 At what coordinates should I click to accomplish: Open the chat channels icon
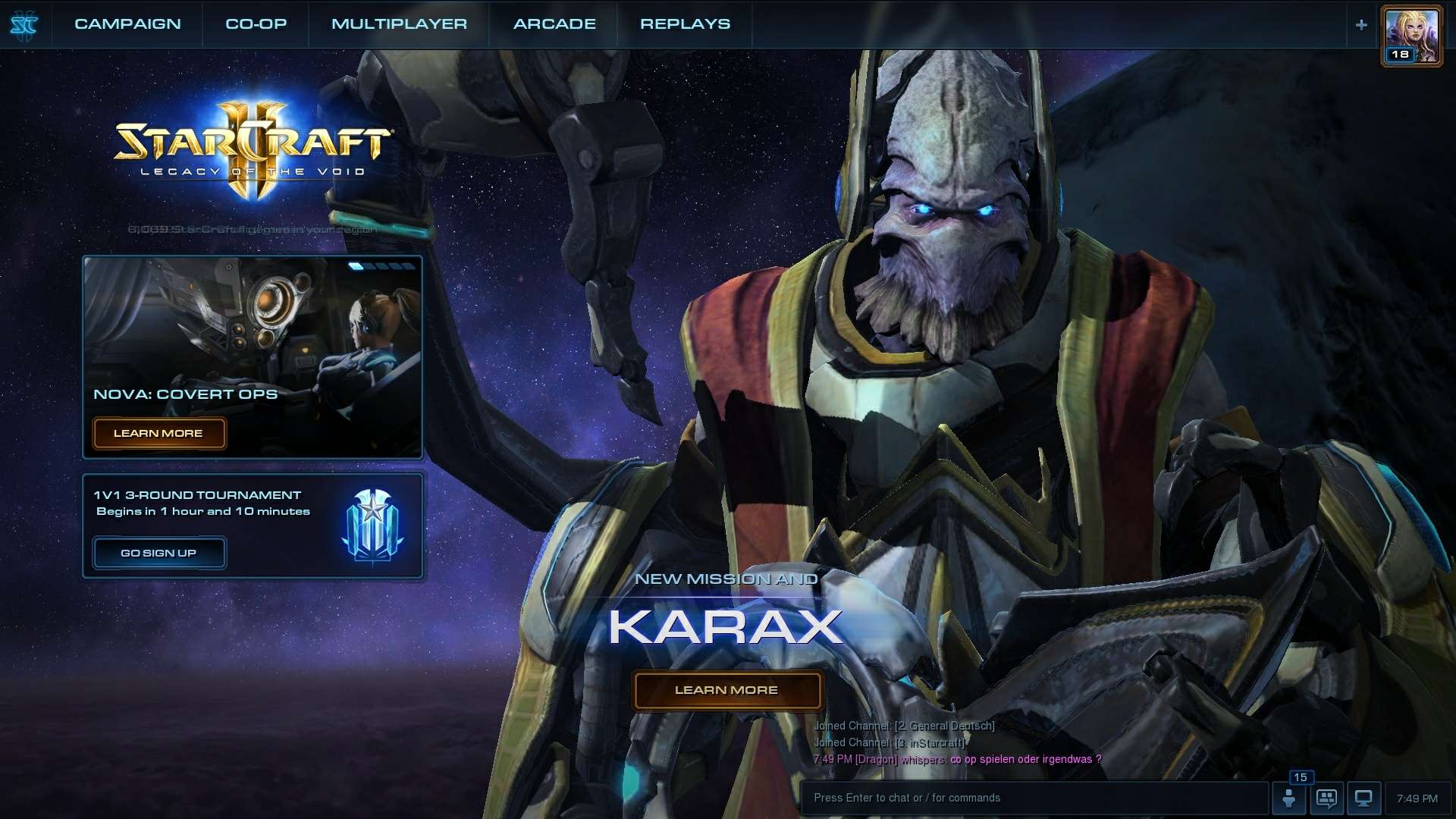click(x=1326, y=799)
